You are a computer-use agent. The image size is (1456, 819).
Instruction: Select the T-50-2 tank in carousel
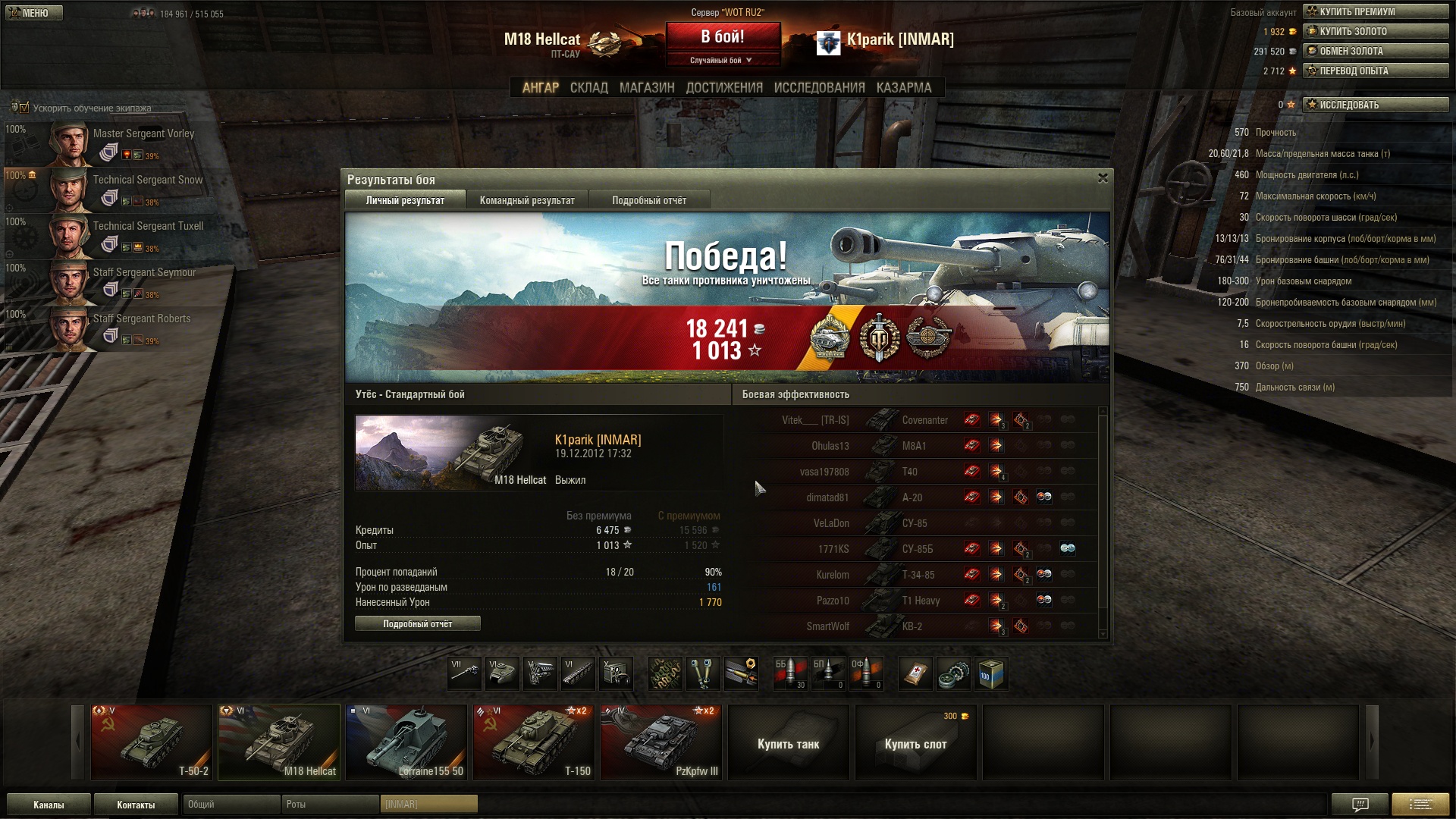tap(152, 742)
